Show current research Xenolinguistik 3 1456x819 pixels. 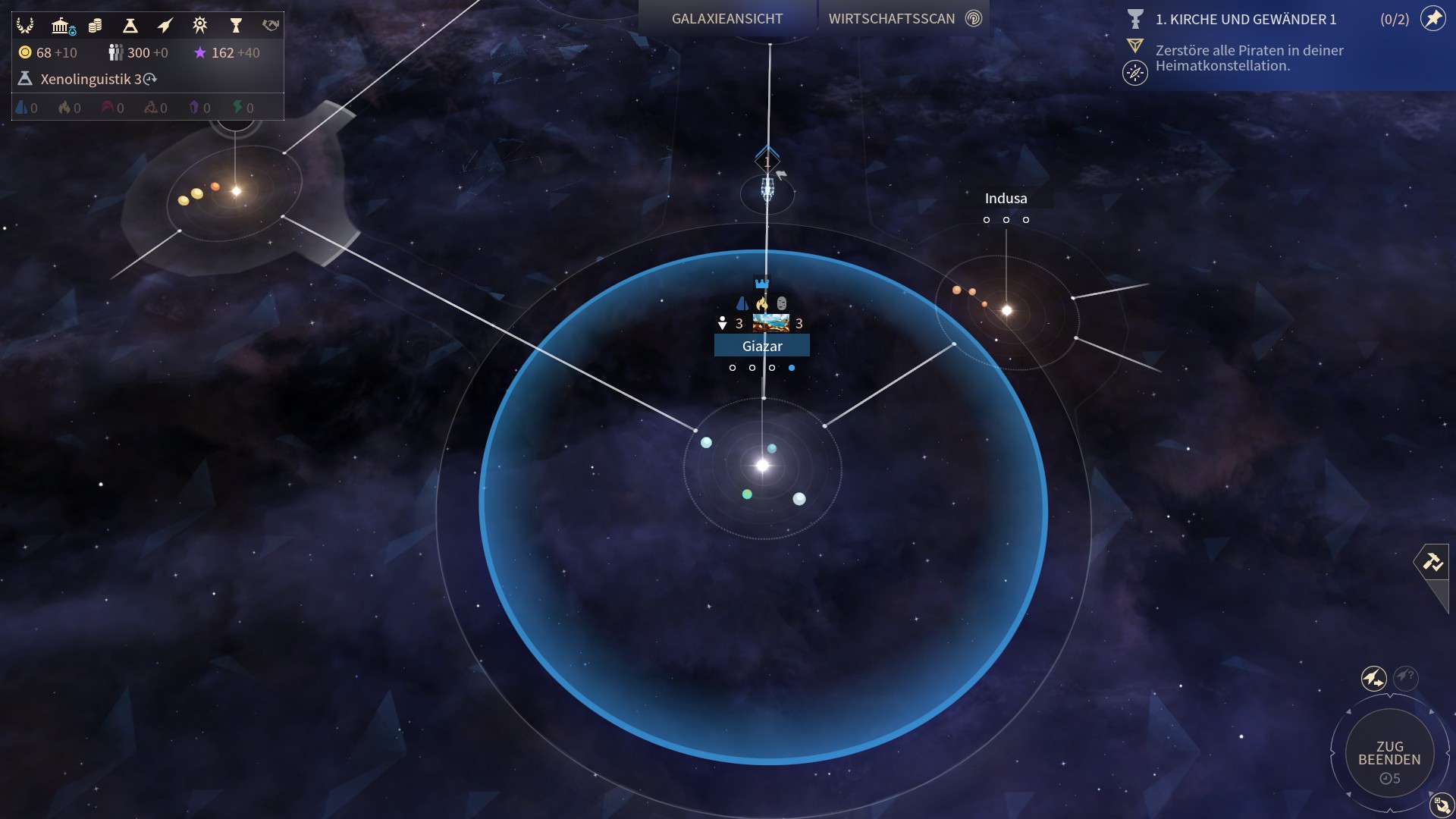91,79
